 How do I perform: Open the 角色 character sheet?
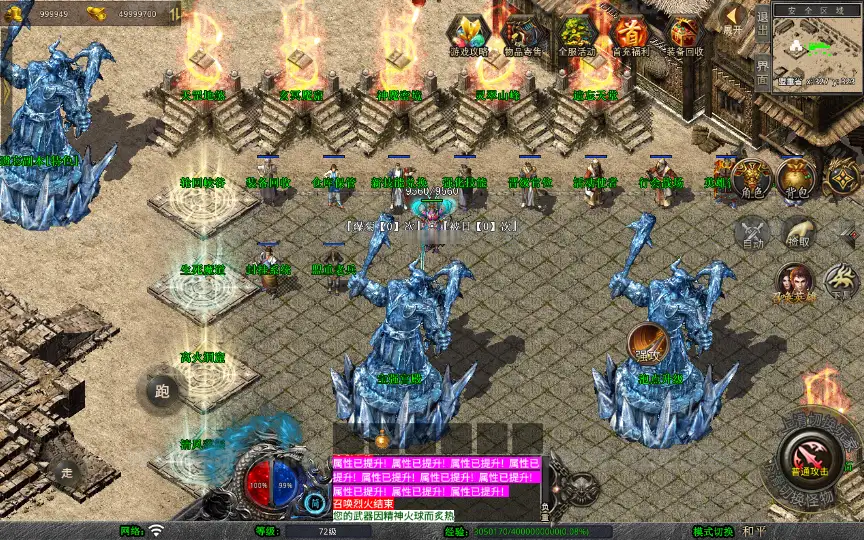tap(750, 178)
